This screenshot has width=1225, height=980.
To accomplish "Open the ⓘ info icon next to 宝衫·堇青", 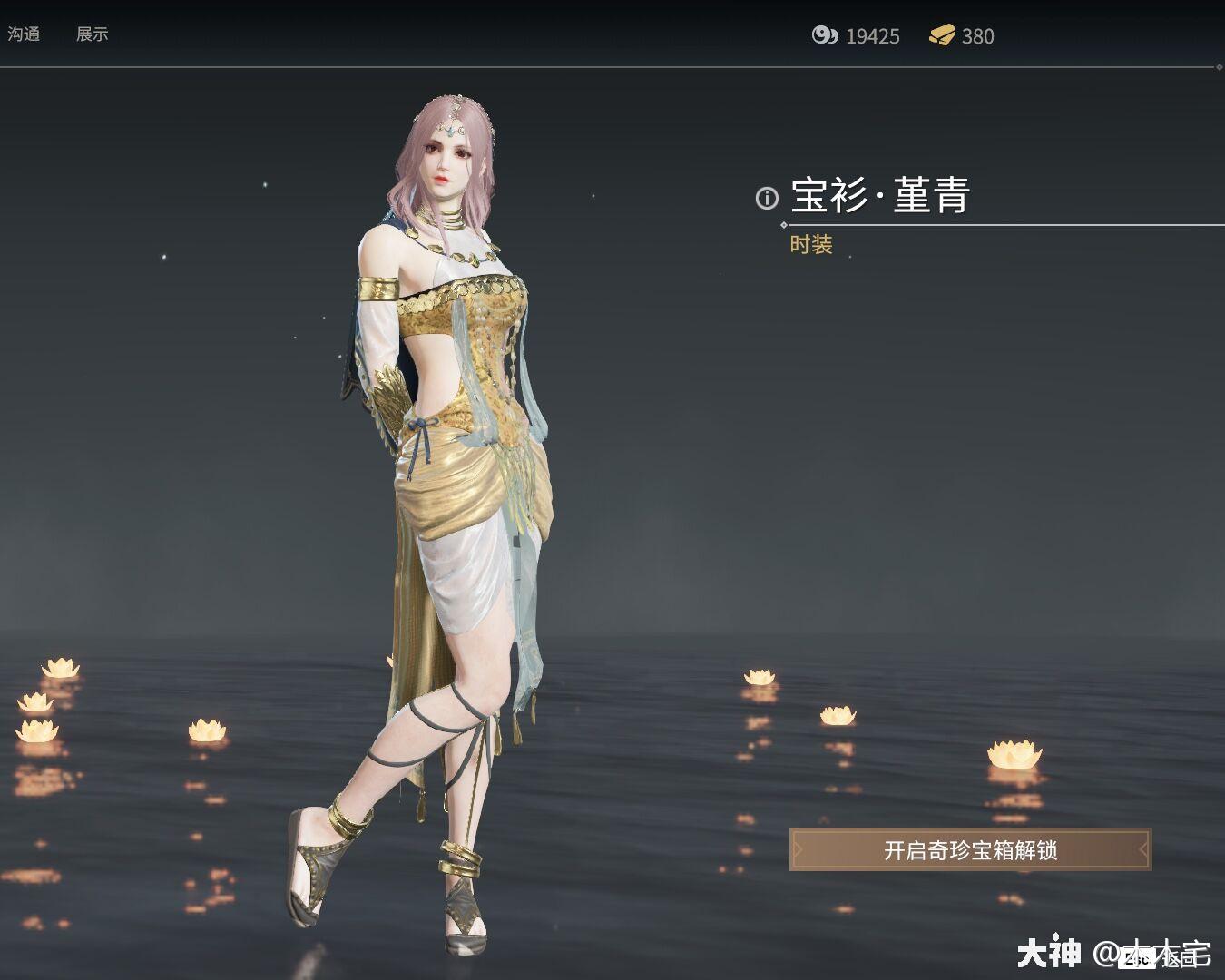I will (766, 199).
